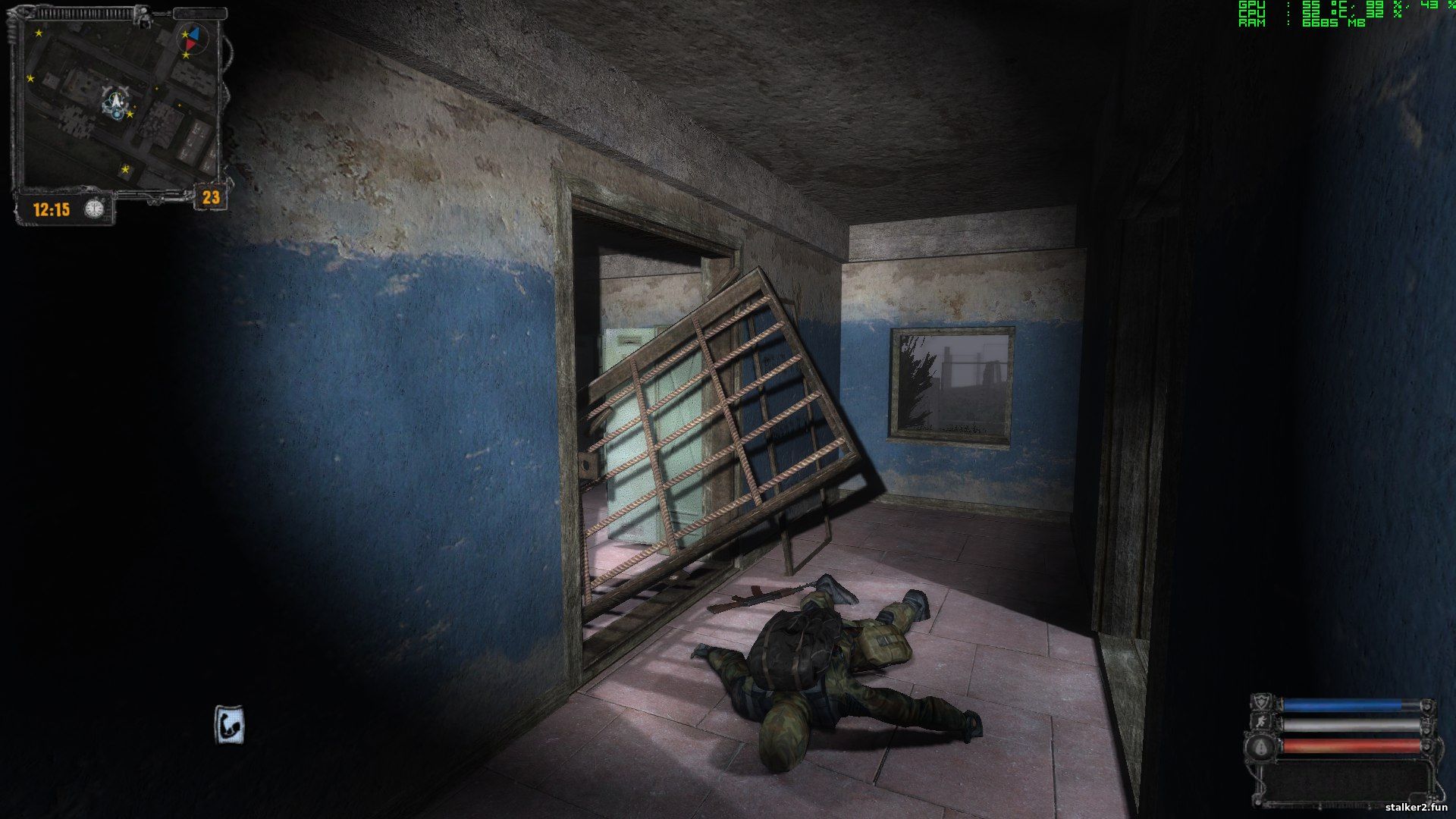
Task: Click the flexing arm status icon
Action: 230,726
